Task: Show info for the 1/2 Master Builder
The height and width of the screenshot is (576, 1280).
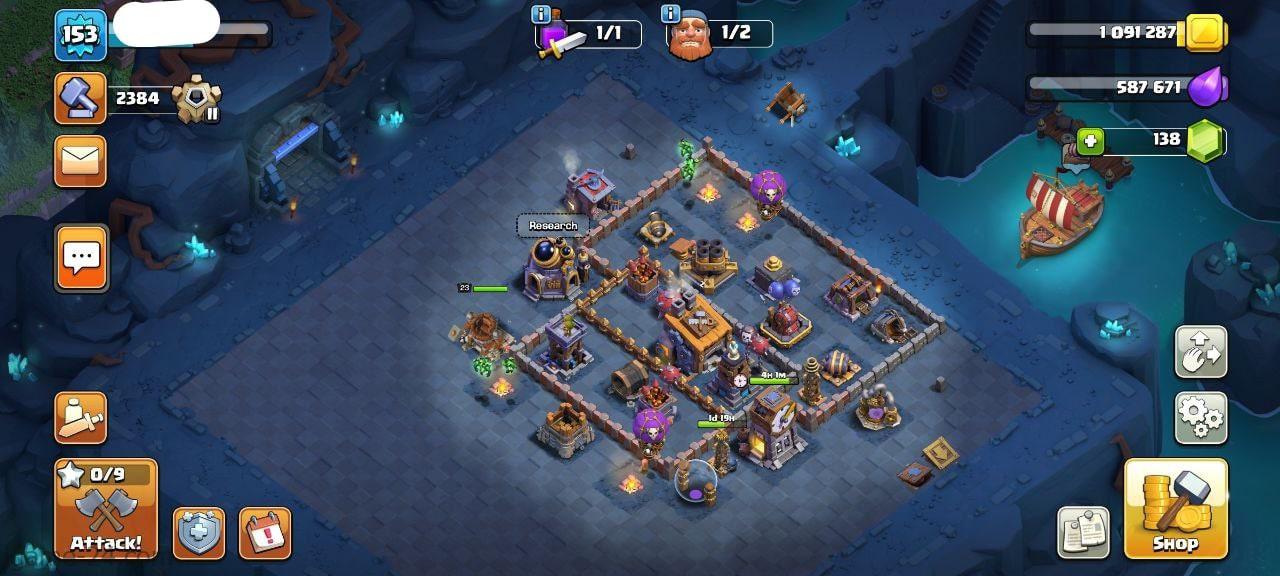Action: (x=670, y=14)
